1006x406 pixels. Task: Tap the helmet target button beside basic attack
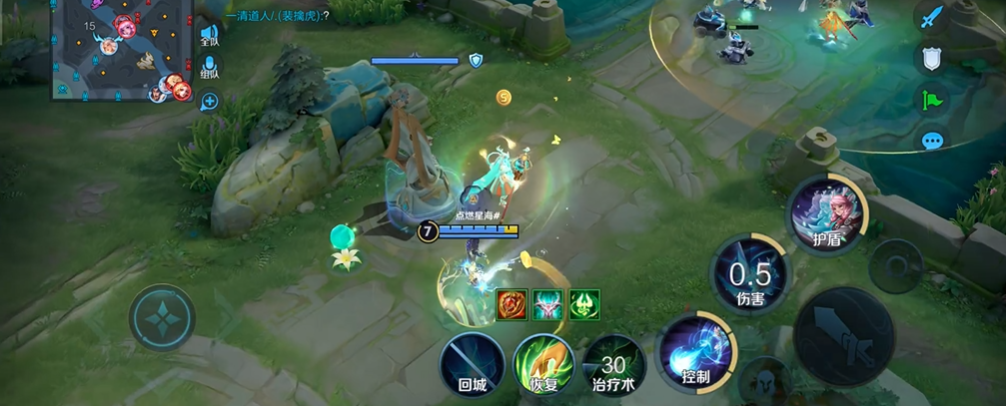[x=764, y=379]
